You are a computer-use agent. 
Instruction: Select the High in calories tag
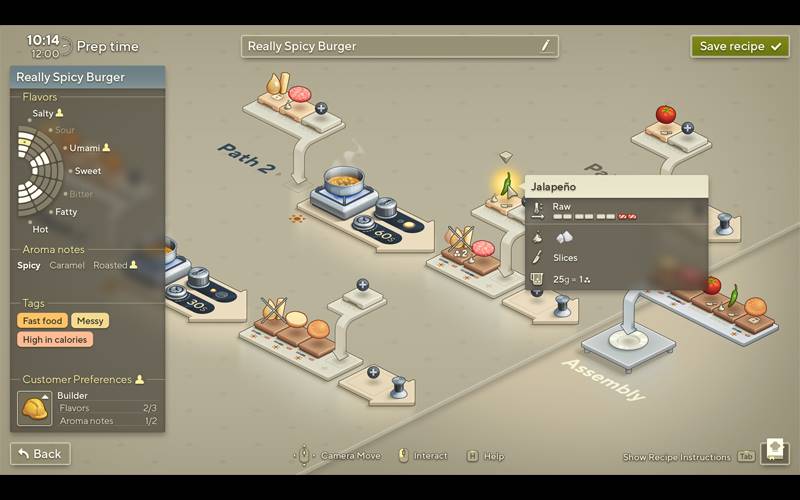(55, 340)
